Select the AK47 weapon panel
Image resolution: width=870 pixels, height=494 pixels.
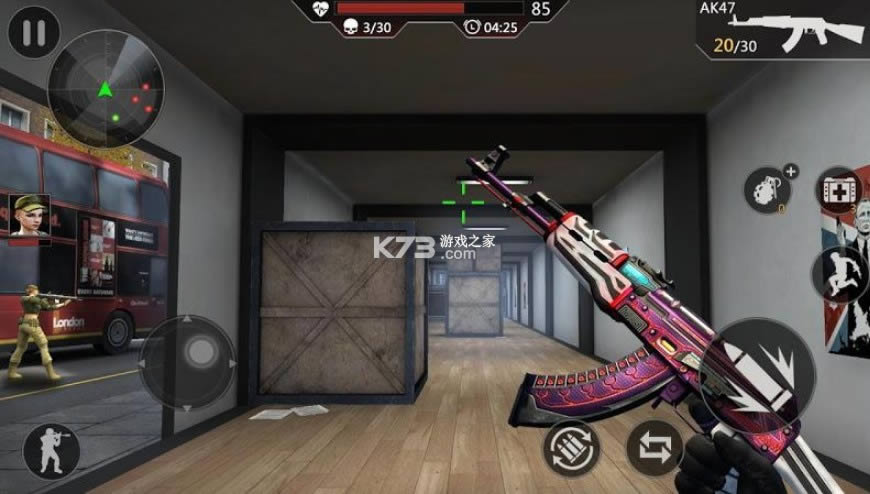tap(782, 32)
